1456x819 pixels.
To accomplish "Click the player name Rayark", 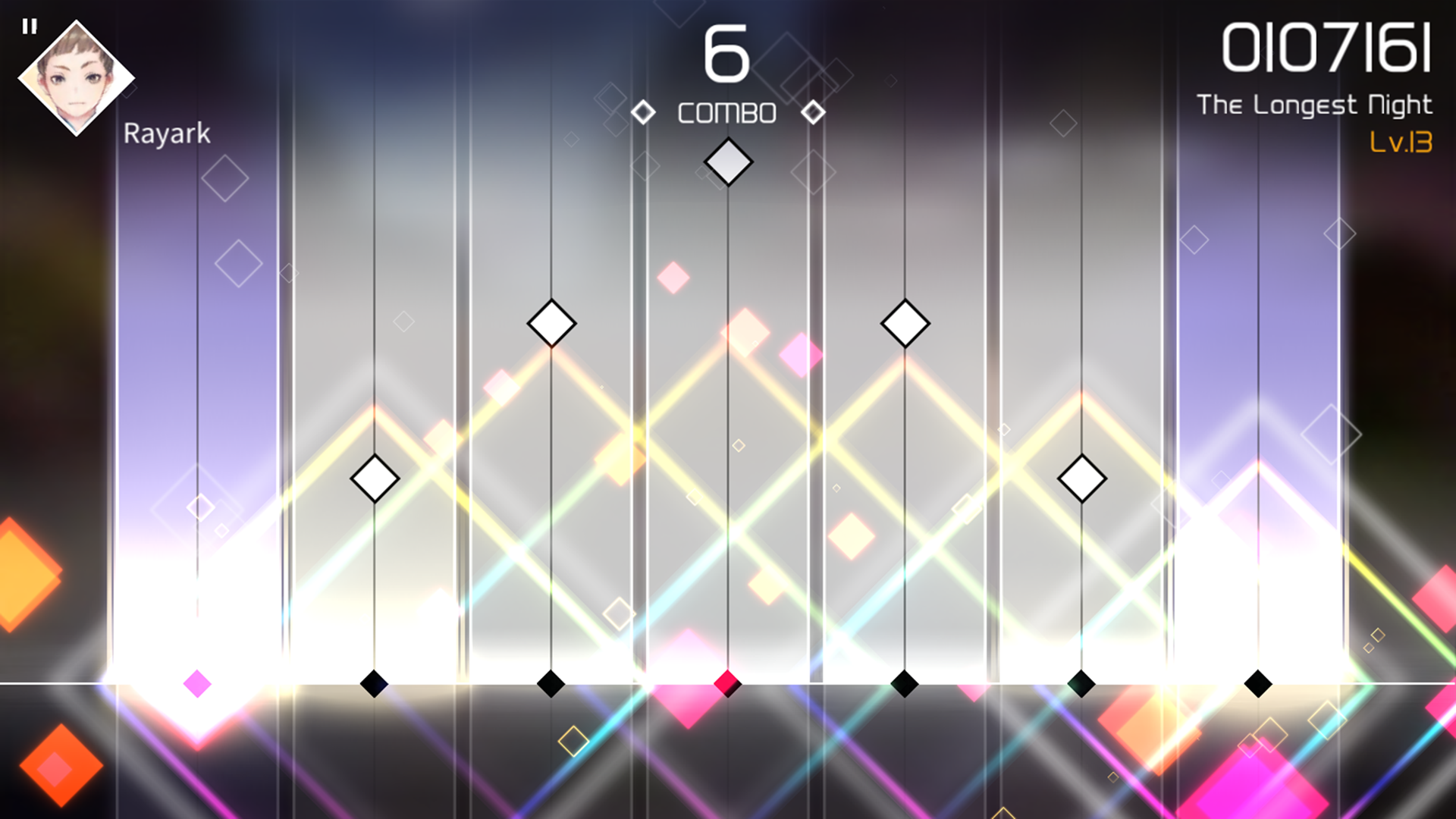I will [166, 133].
